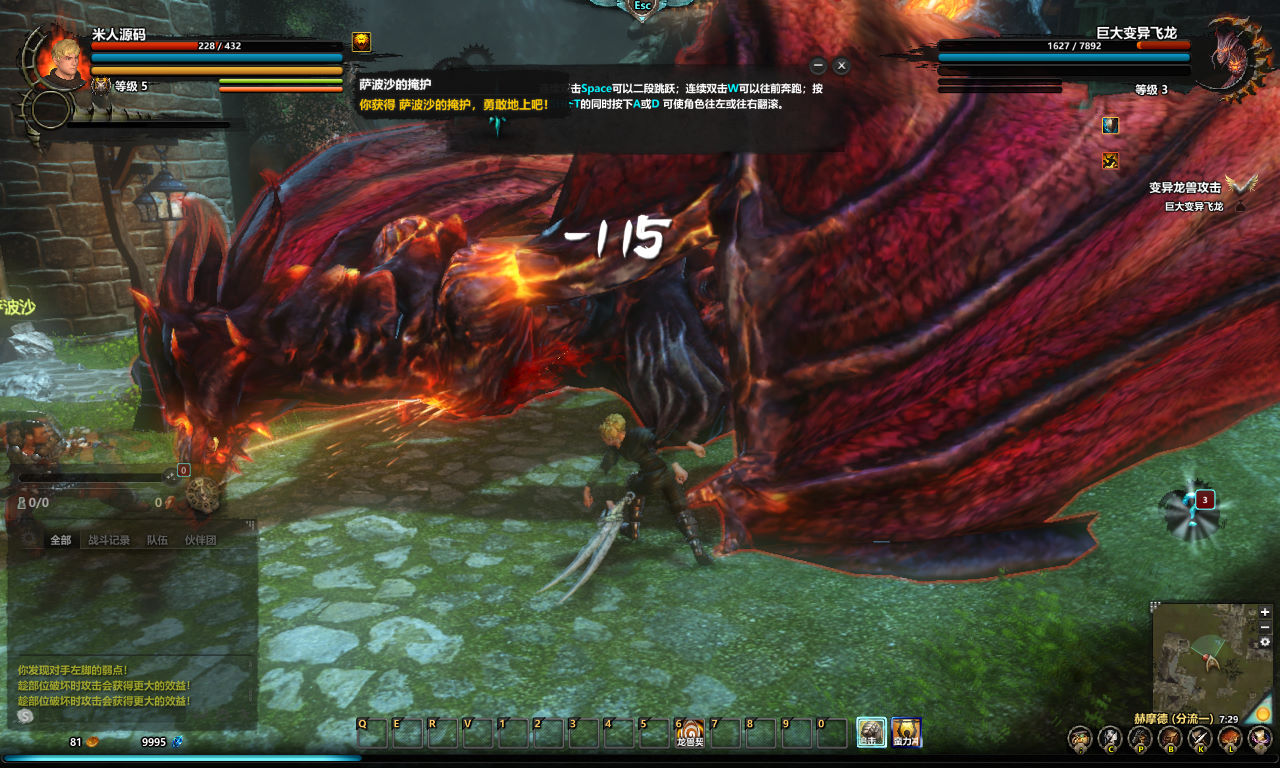Open the skills icon labeled K
Image resolution: width=1280 pixels, height=768 pixels.
[x=1200, y=740]
